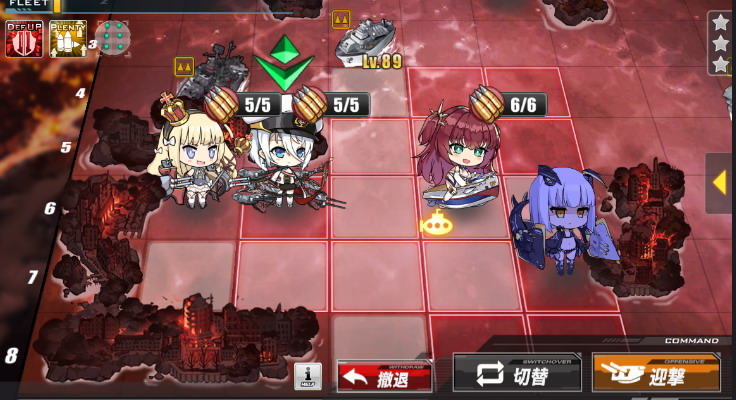Tap the Withdraw (撤退) button

click(x=385, y=376)
